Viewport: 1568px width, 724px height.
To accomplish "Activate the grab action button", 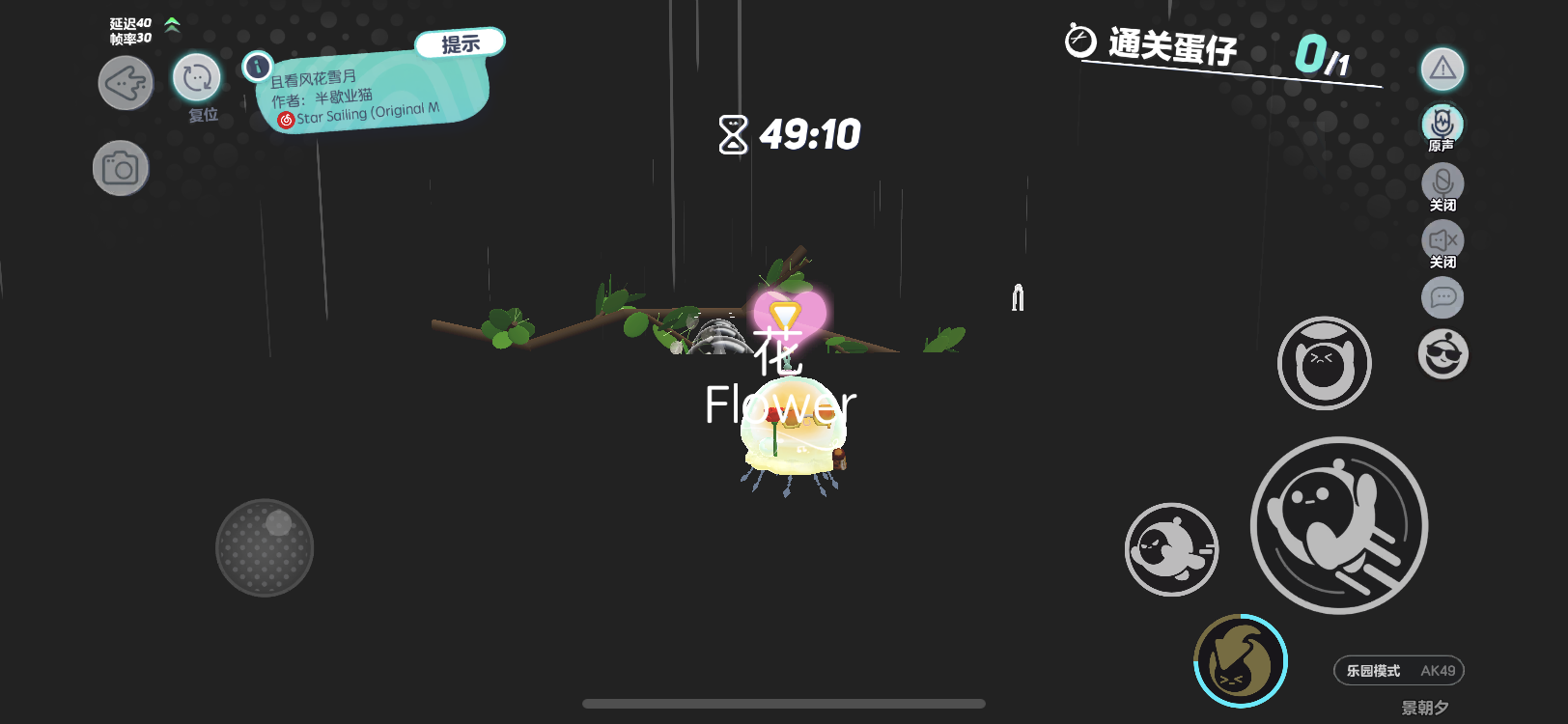I will [1324, 363].
